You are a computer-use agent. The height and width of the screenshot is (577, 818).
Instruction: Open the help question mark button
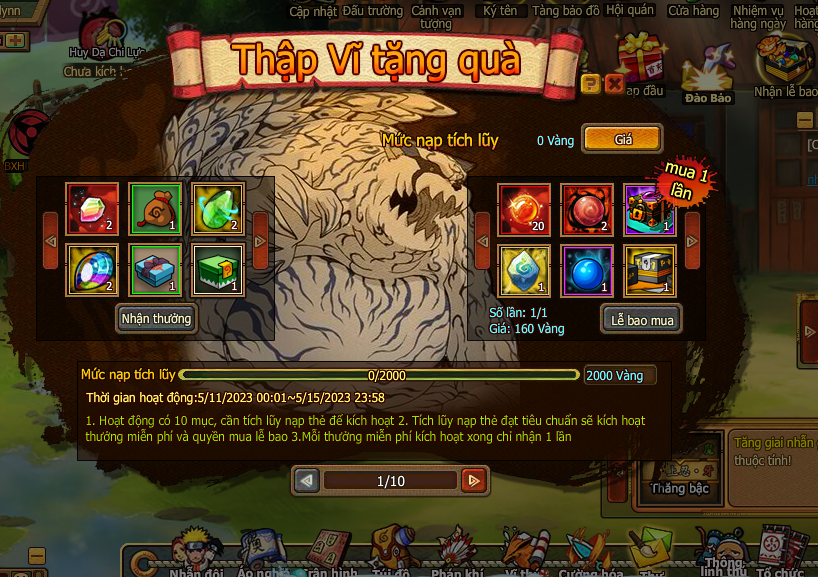(x=590, y=83)
